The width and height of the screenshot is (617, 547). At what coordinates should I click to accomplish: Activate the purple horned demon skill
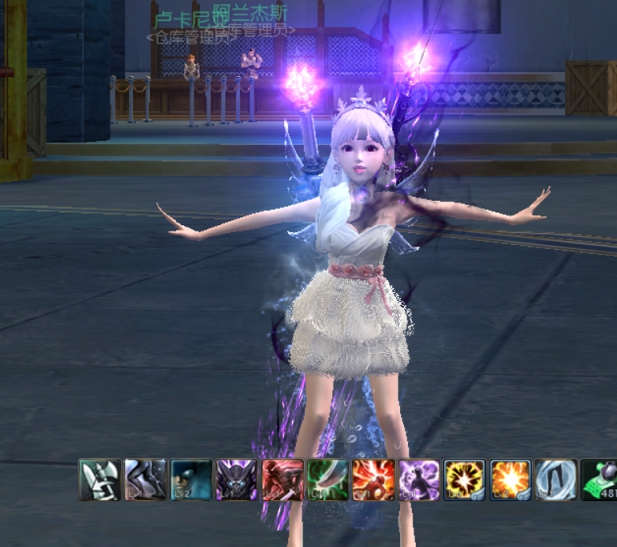pyautogui.click(x=237, y=480)
